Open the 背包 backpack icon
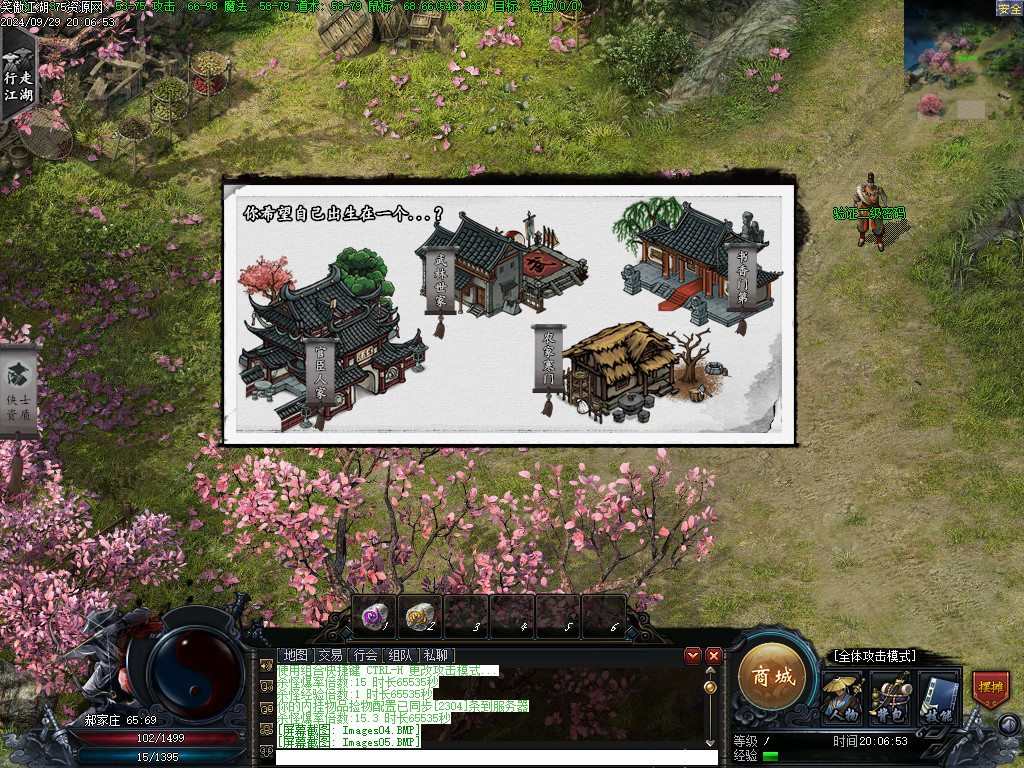 890,697
